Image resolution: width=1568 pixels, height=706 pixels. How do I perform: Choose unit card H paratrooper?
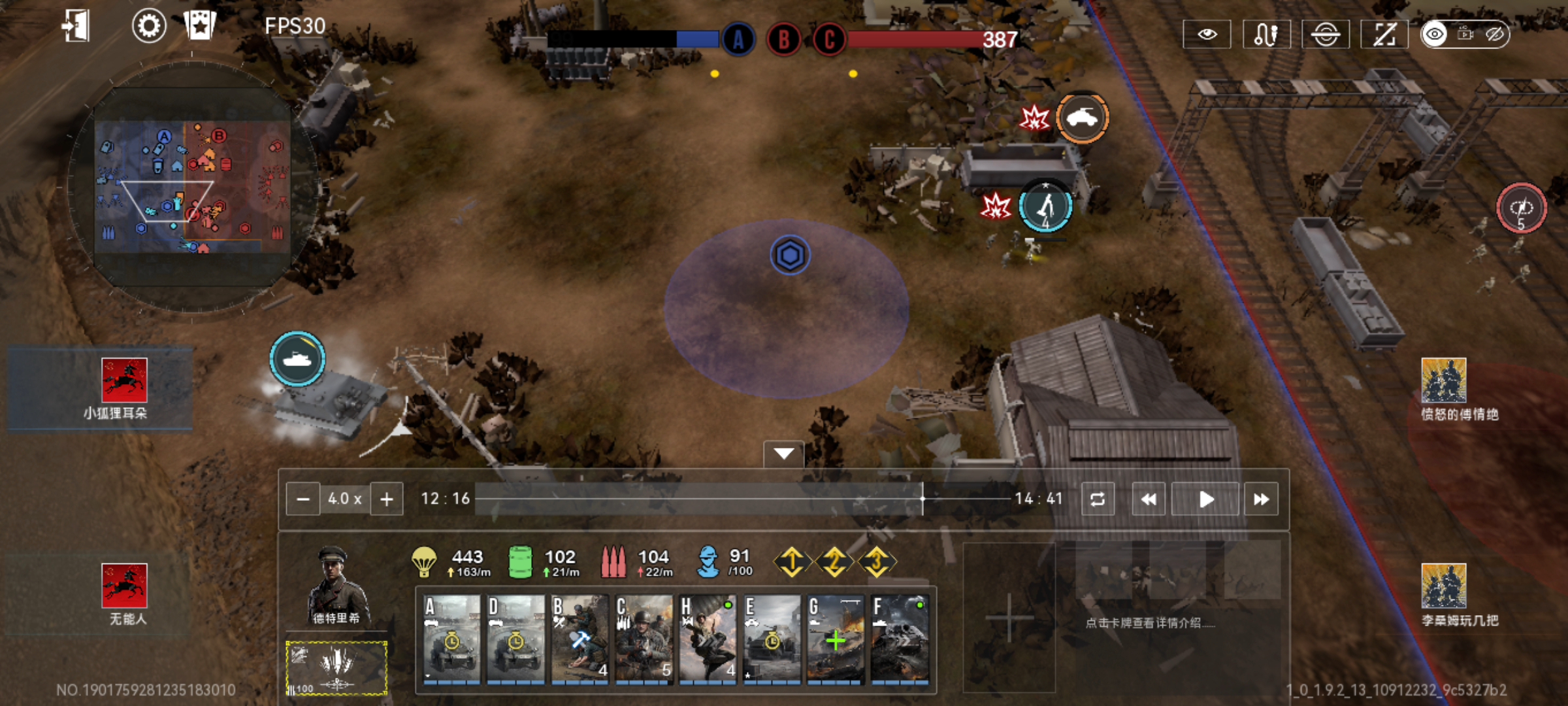click(x=708, y=639)
